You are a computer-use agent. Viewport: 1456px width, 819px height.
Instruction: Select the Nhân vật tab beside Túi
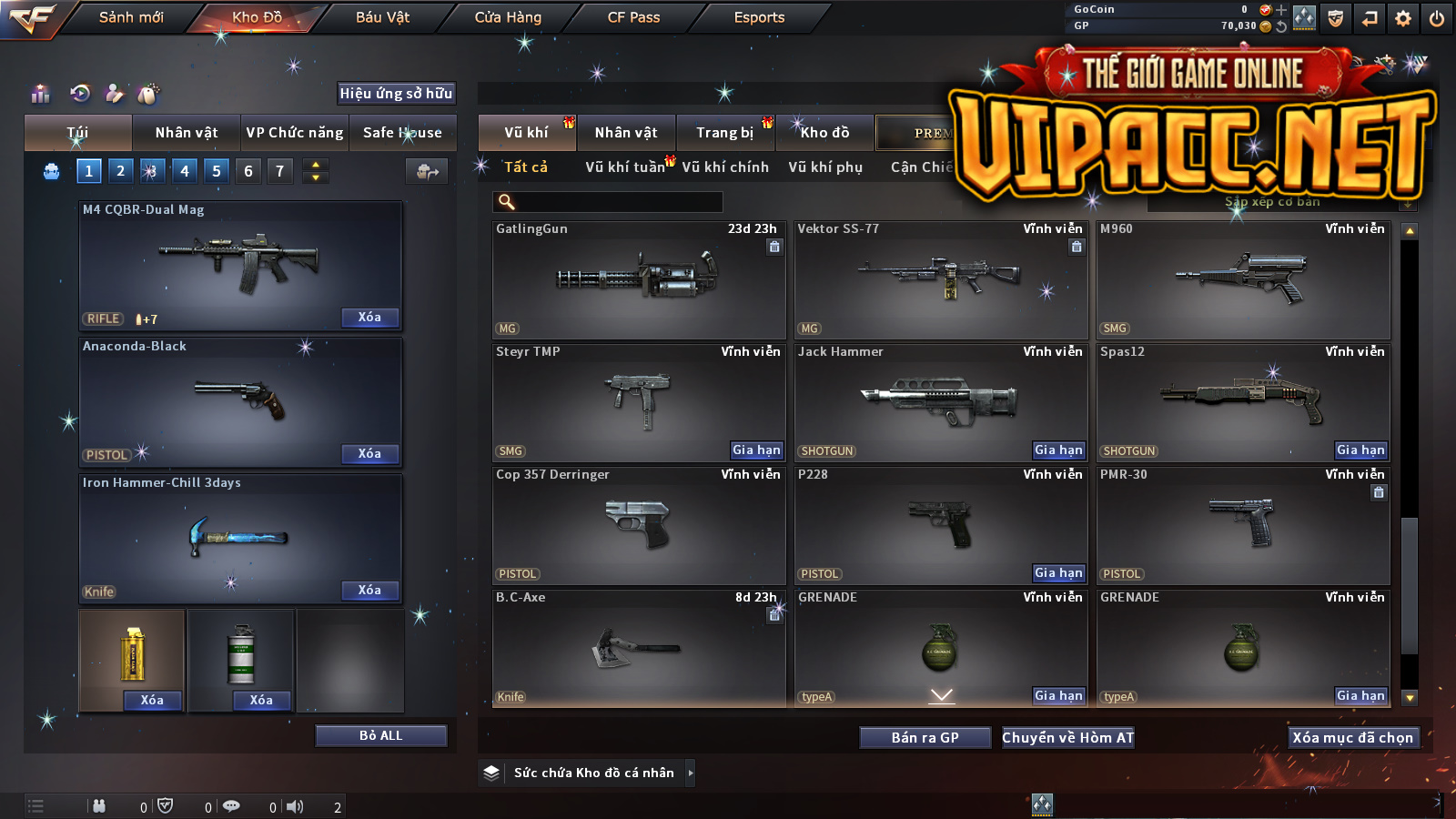click(x=187, y=133)
